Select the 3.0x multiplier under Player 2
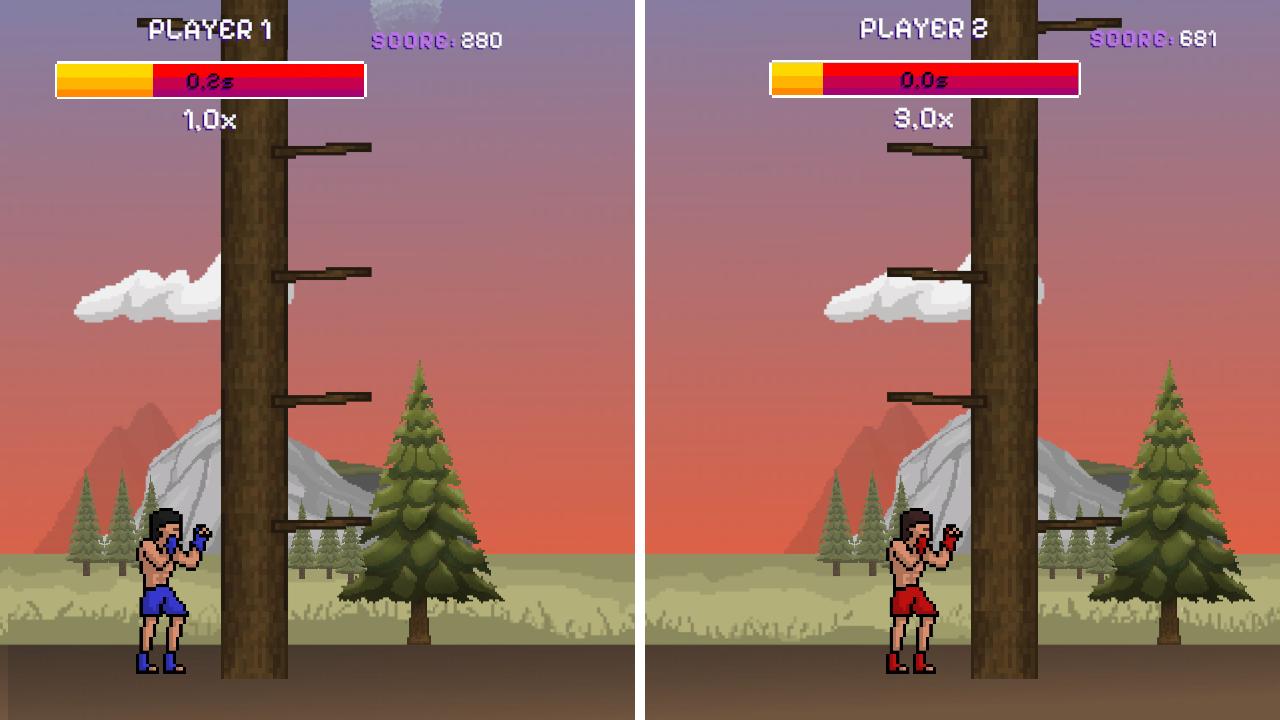Image resolution: width=1280 pixels, height=720 pixels. 924,120
